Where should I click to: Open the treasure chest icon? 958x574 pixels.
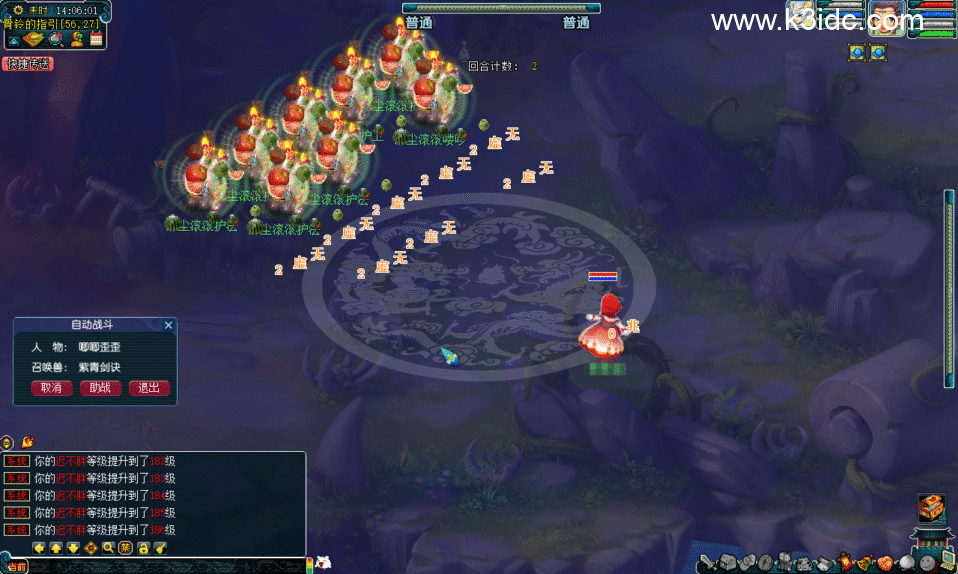[x=930, y=507]
